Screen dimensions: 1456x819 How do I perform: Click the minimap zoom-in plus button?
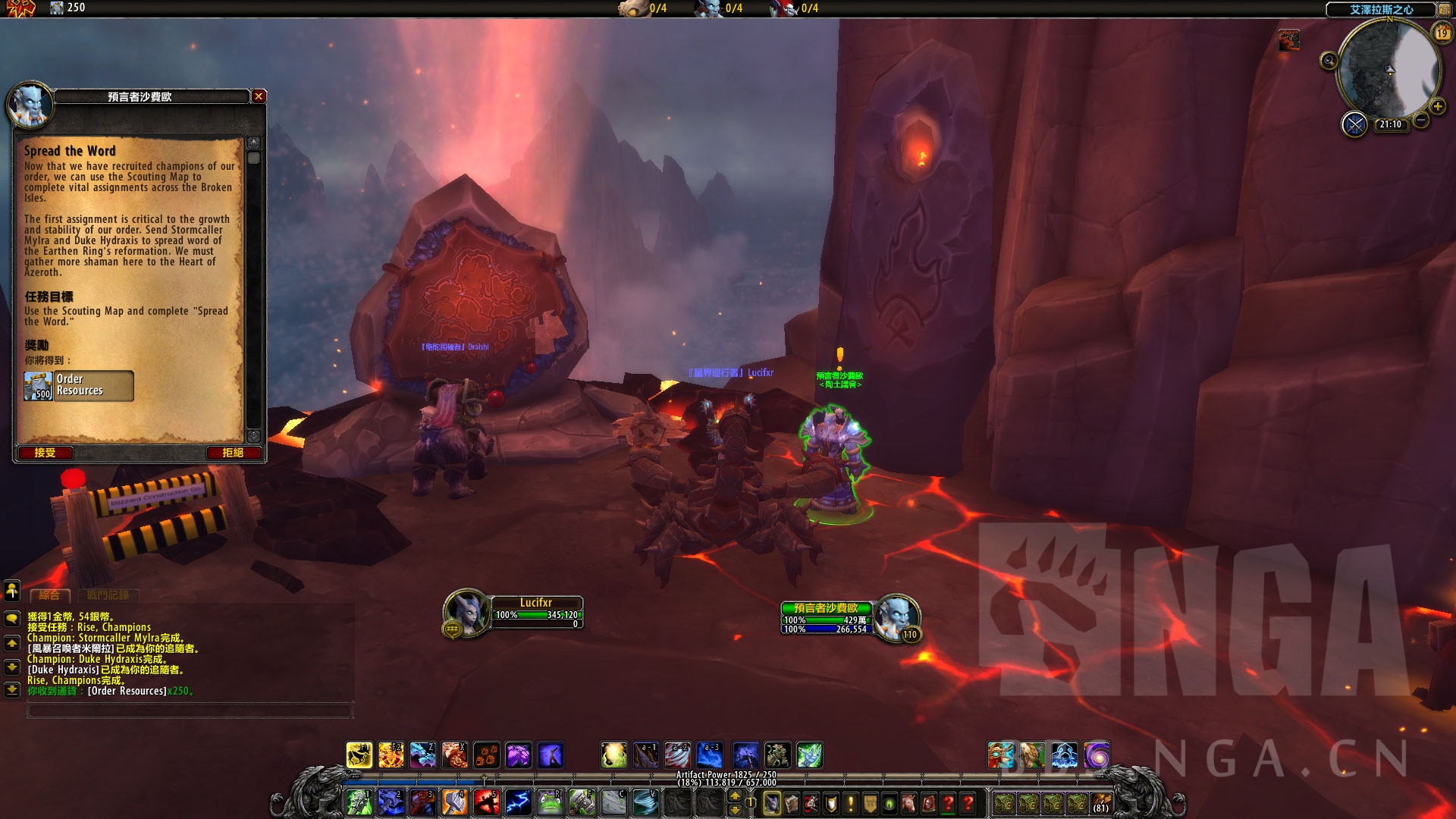coord(1437,107)
